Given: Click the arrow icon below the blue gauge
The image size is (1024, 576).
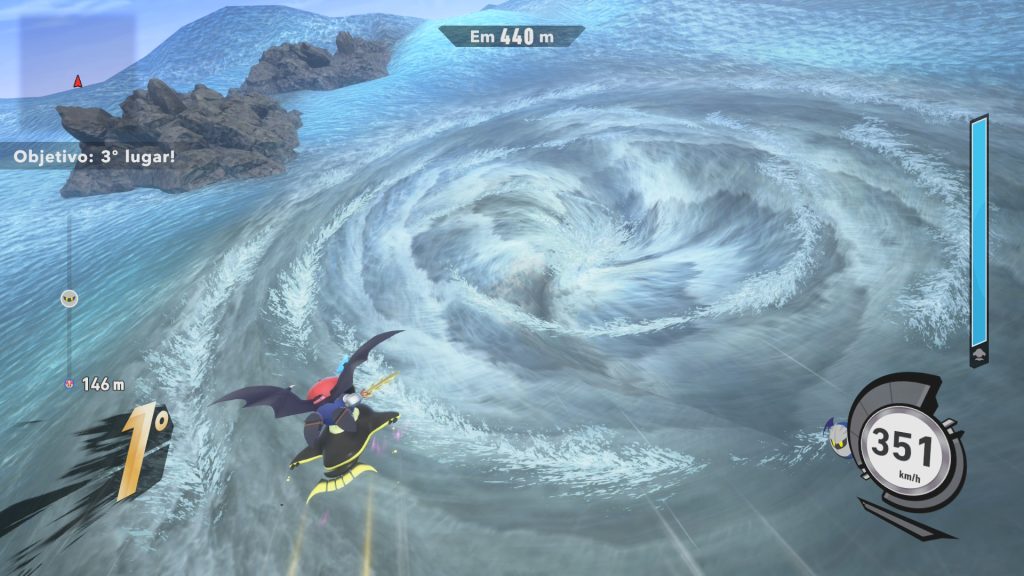Looking at the screenshot, I should [977, 355].
